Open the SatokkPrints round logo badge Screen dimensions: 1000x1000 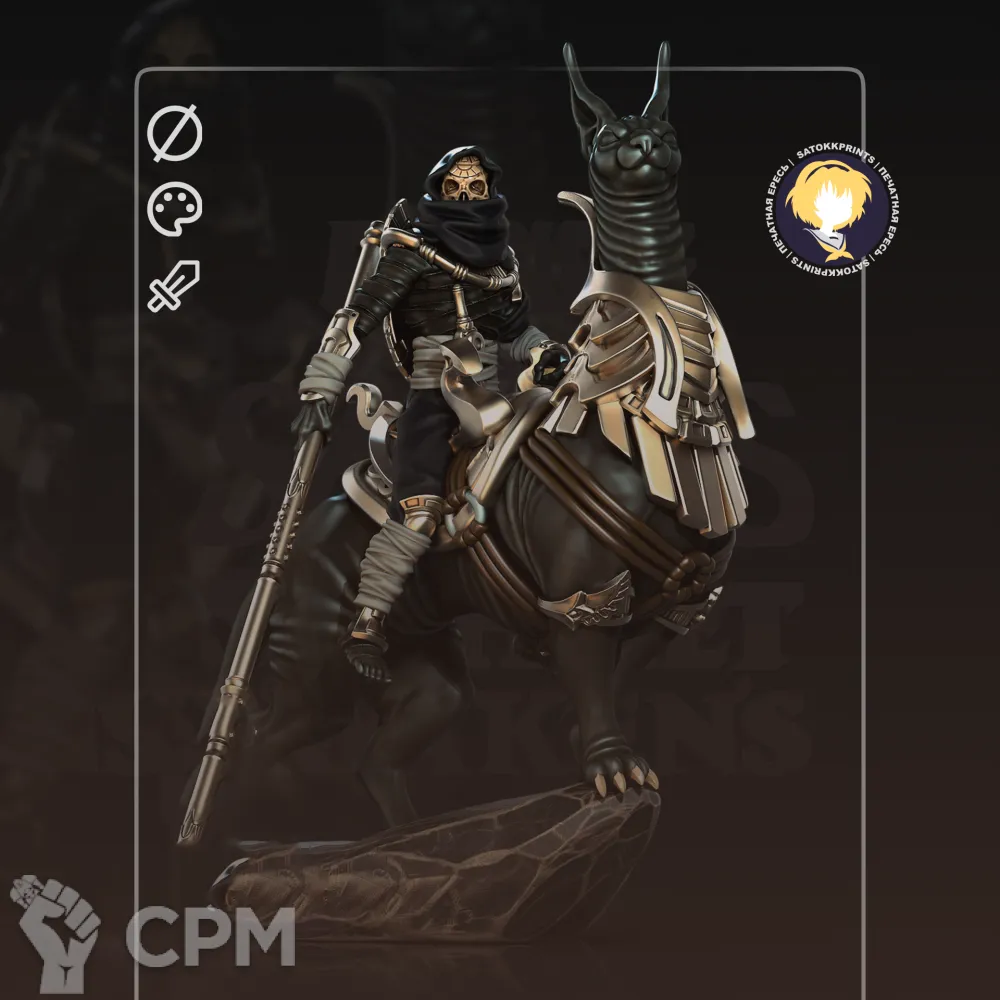point(832,210)
